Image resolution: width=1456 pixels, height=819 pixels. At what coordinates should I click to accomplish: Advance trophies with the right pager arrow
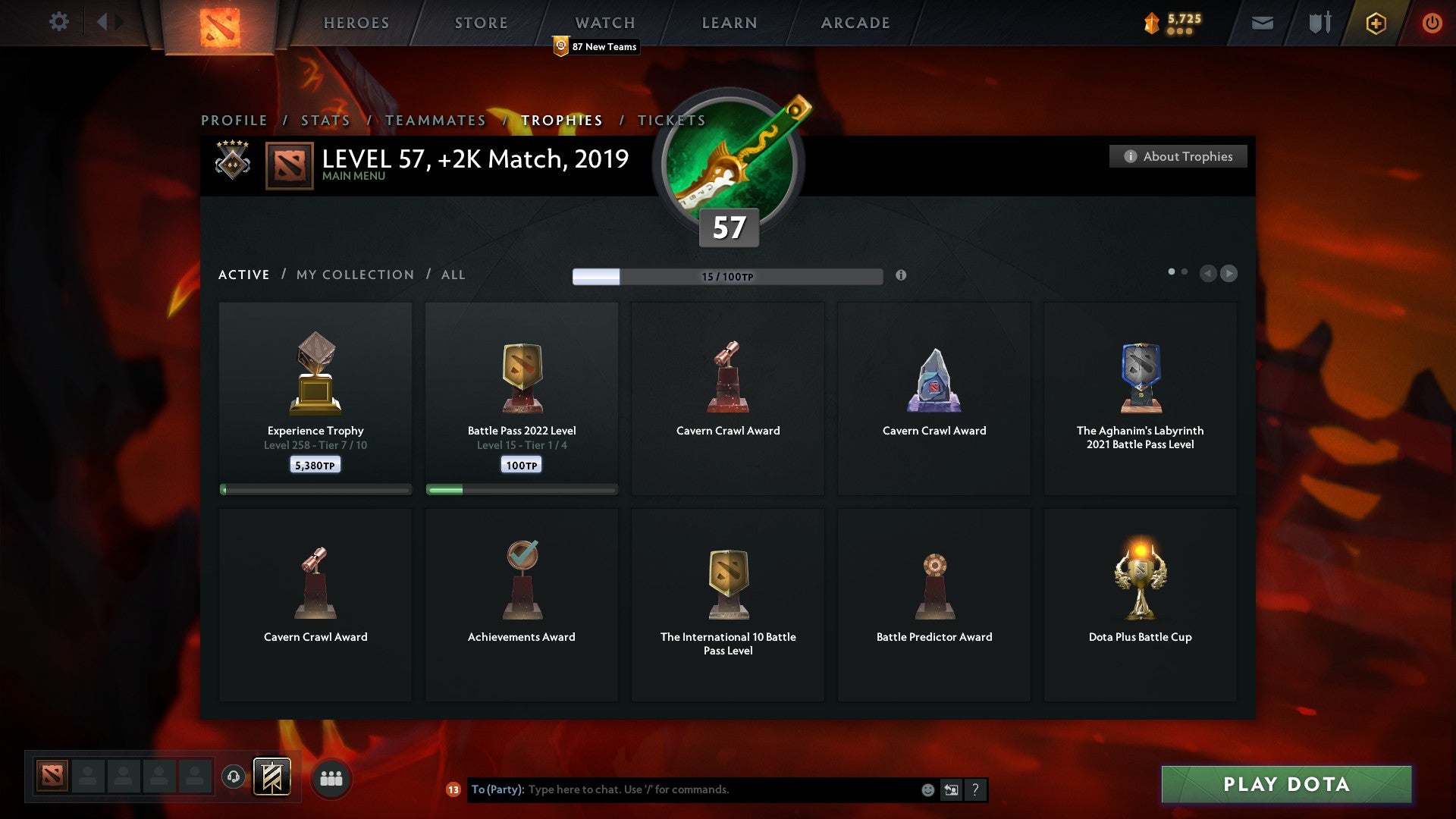[x=1229, y=274]
